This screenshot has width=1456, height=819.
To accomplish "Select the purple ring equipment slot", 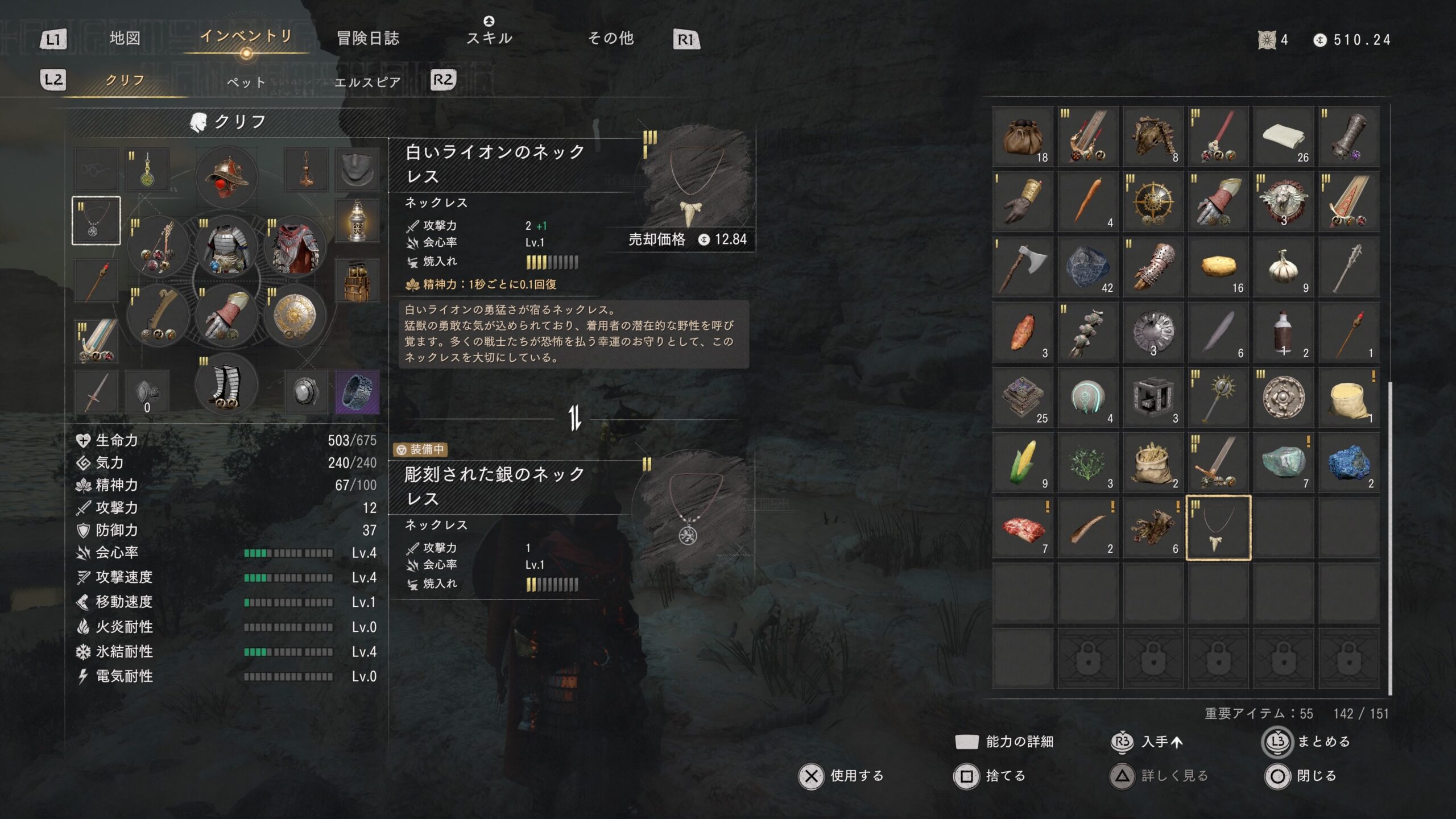I will 357,392.
